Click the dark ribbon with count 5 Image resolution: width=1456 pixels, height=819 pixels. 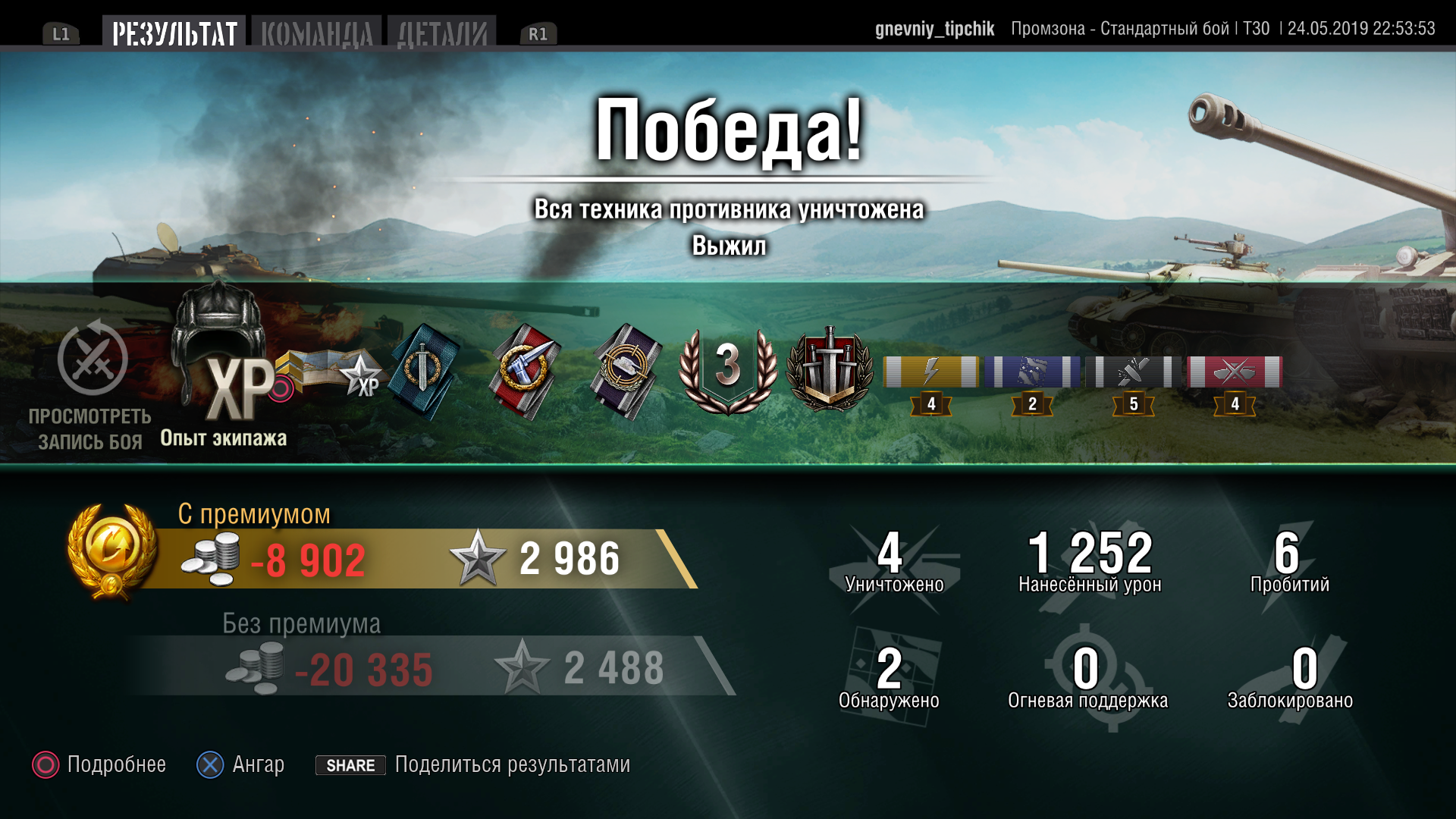[1134, 372]
